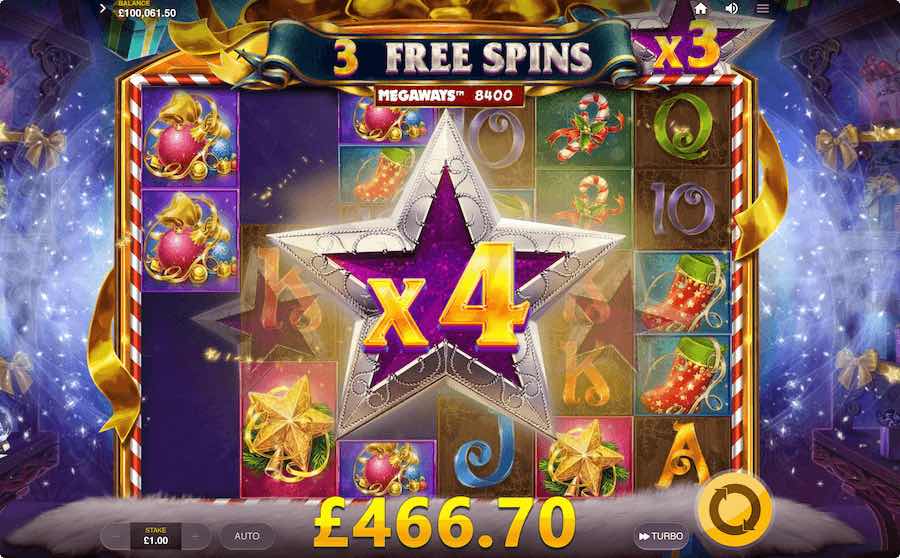This screenshot has height=558, width=900.
Task: Toggle Turbo spin mode
Action: (661, 537)
